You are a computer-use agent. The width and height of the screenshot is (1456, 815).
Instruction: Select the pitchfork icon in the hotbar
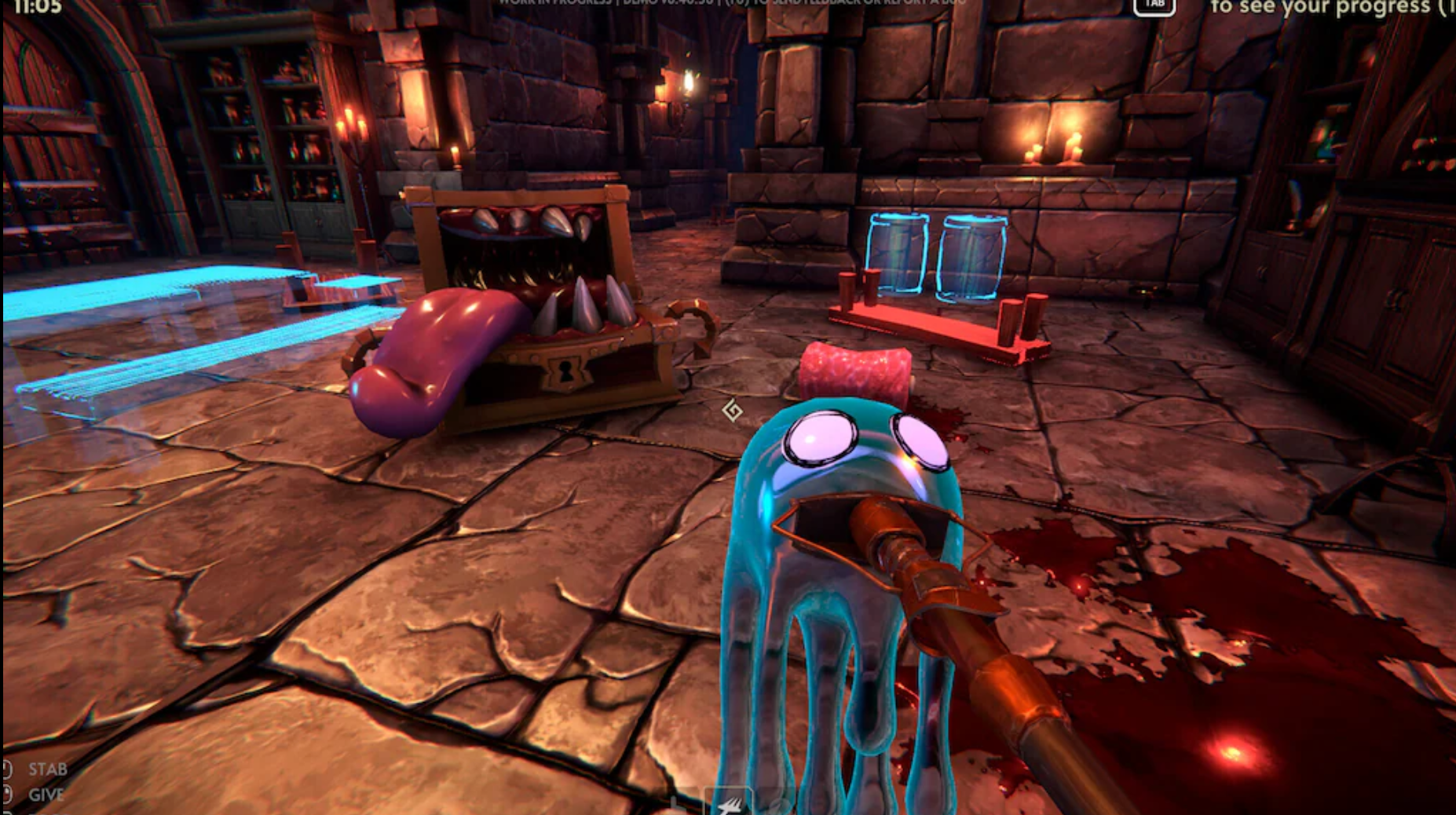(x=730, y=805)
